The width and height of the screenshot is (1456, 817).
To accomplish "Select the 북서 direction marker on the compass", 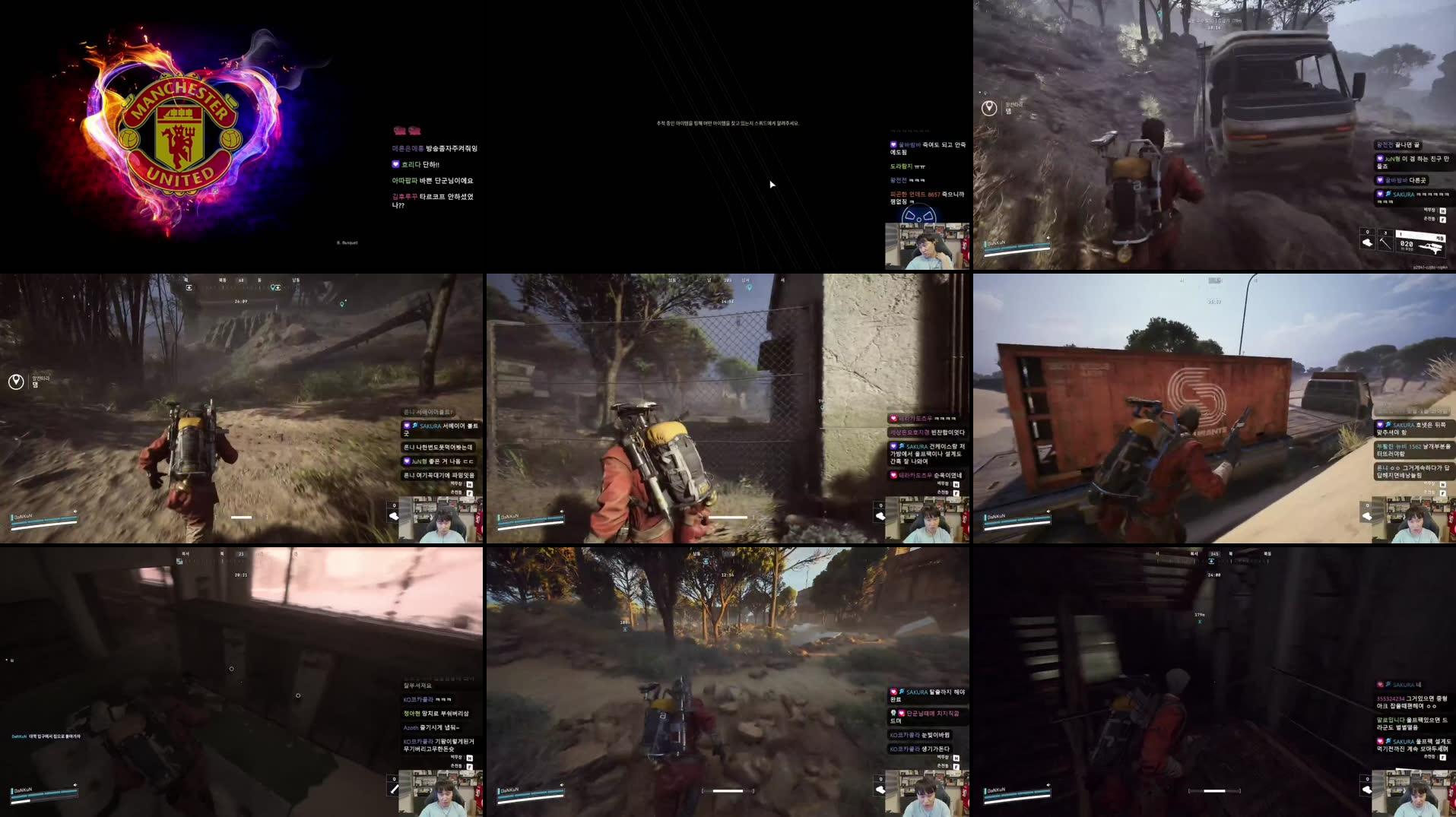I will coord(1194,553).
